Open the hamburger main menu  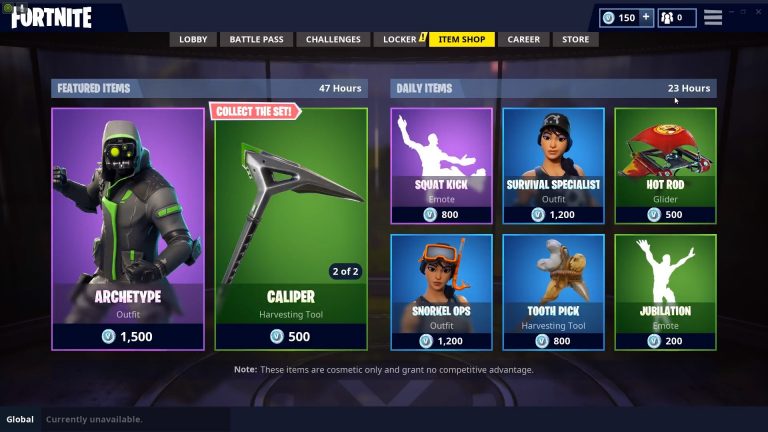(713, 18)
